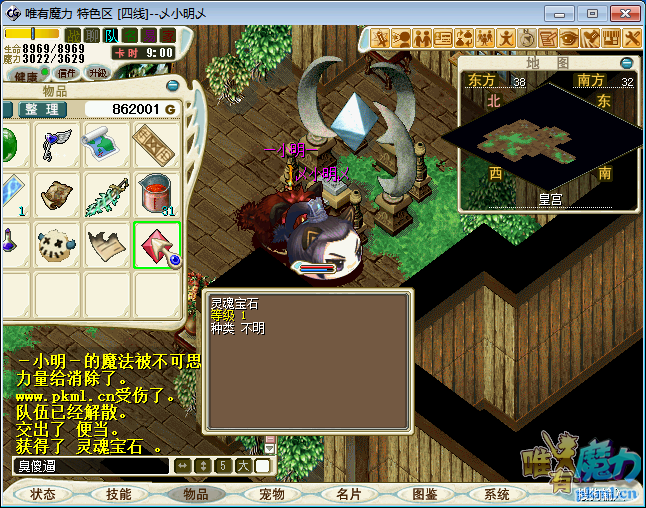Image resolution: width=646 pixels, height=508 pixels.
Task: Click the eye icon in top toolbar
Action: 569,38
